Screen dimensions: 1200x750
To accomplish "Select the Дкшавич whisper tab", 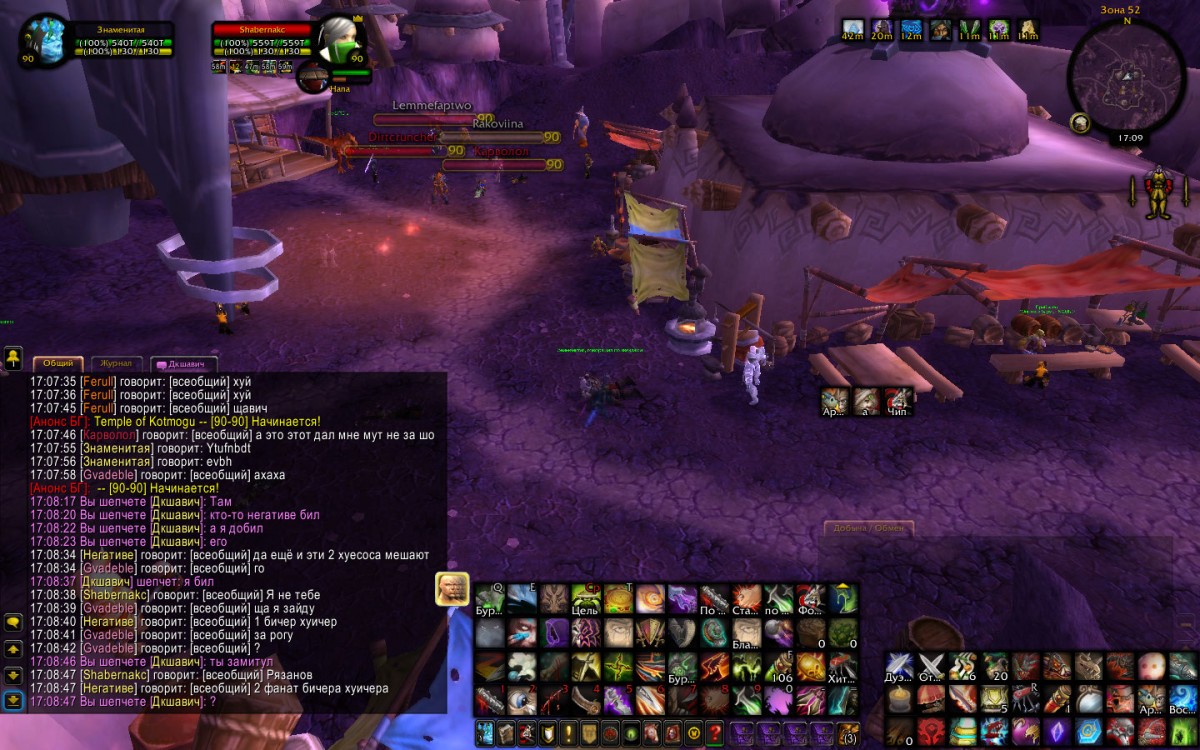I will pos(184,365).
